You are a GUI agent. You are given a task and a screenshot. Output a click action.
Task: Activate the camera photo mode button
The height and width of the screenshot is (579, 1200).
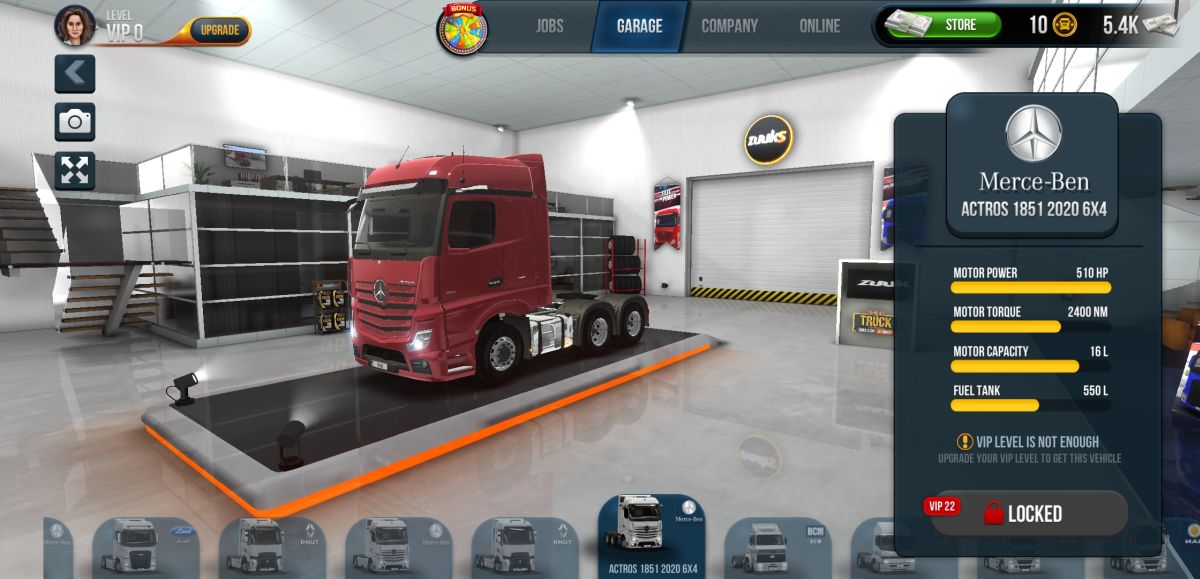point(75,122)
